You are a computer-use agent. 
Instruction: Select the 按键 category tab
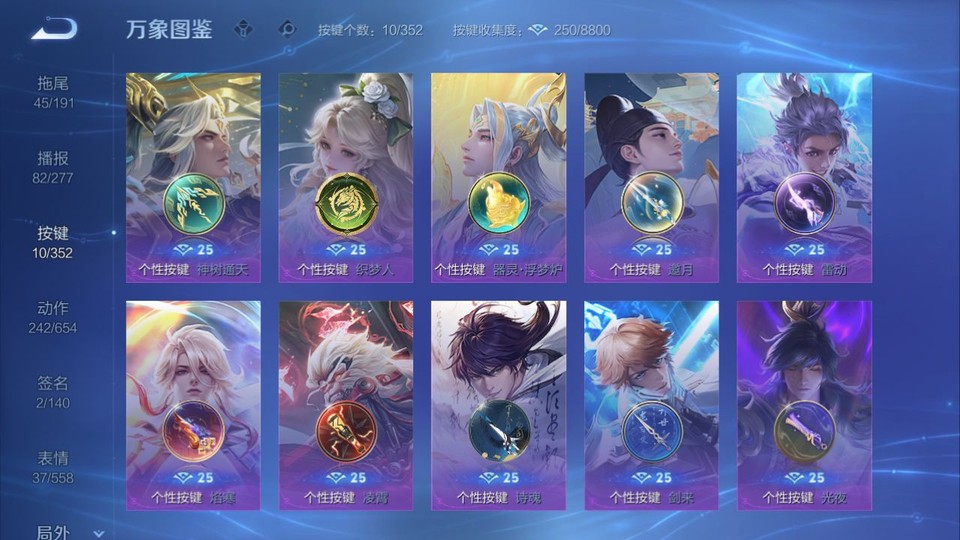pyautogui.click(x=54, y=242)
